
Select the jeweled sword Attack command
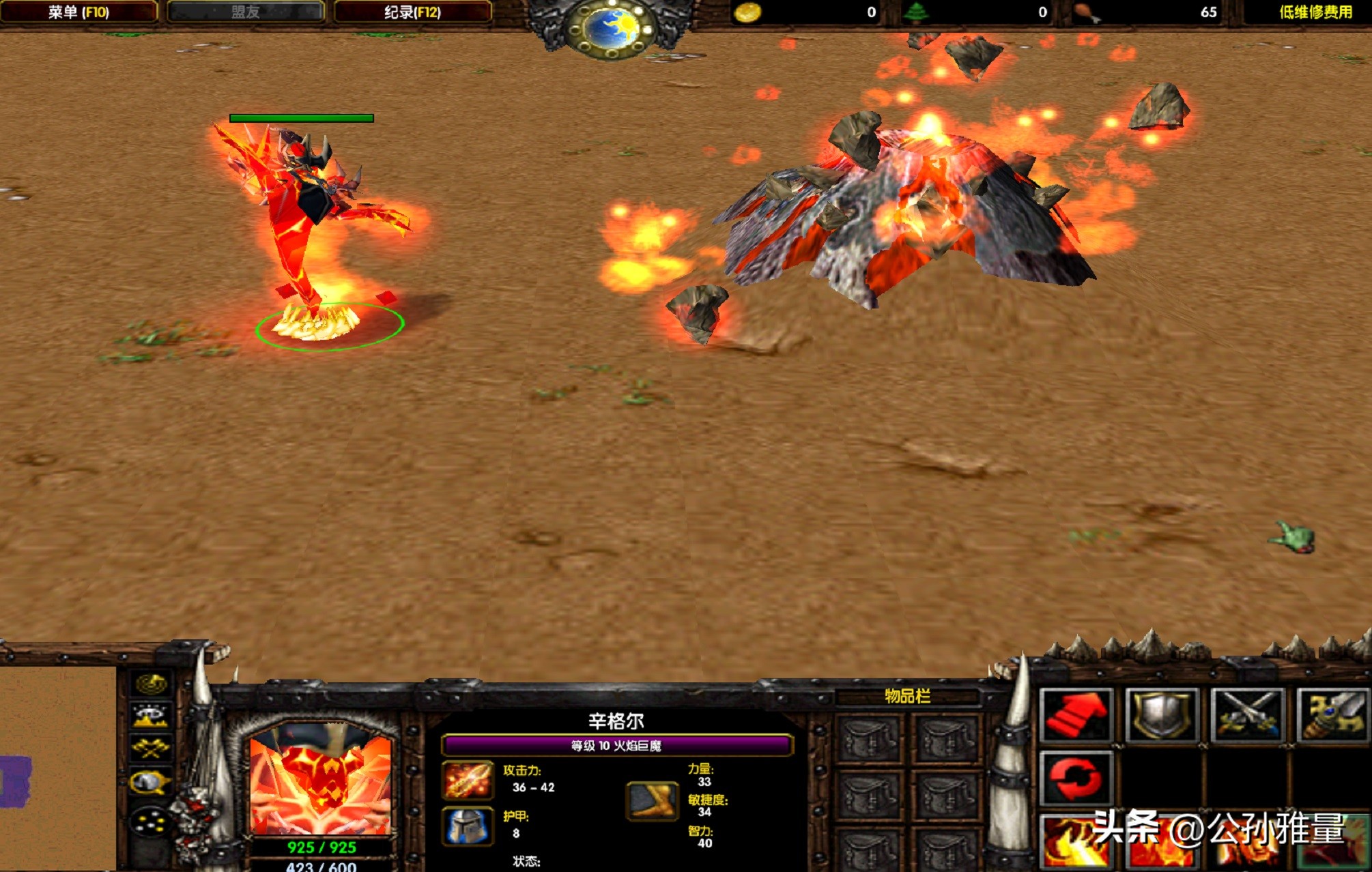click(1332, 715)
